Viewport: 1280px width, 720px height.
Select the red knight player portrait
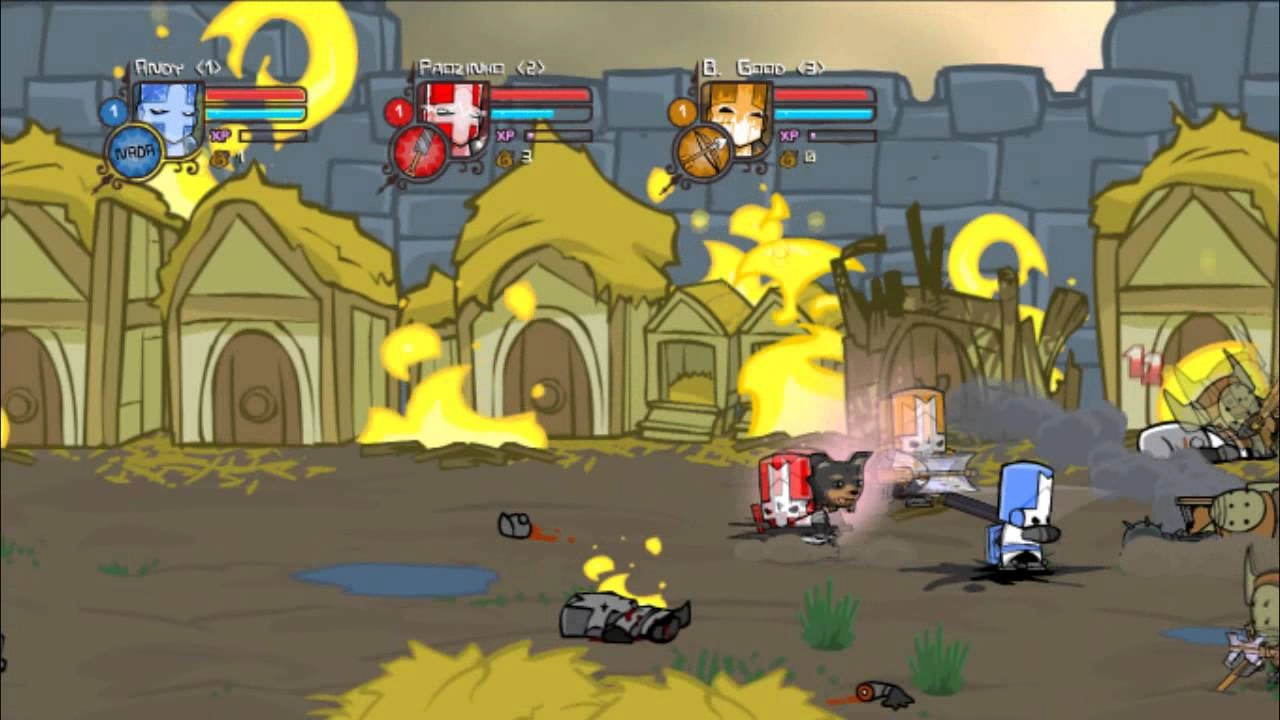tap(453, 117)
